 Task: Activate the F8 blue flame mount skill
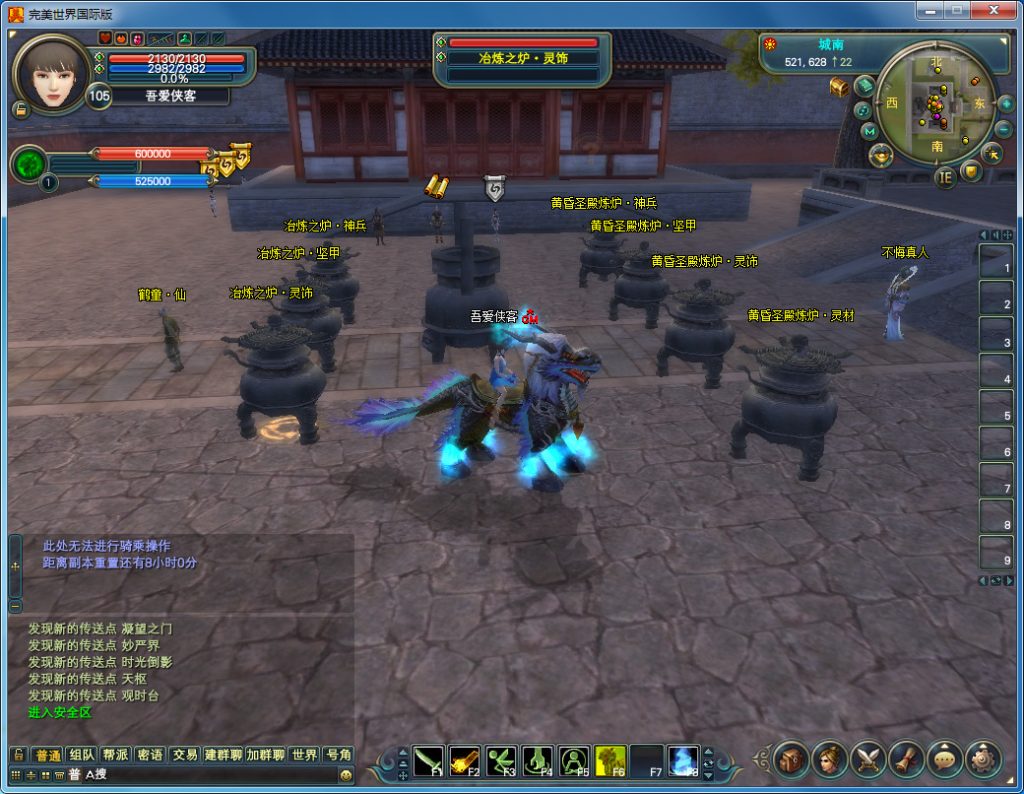(683, 761)
